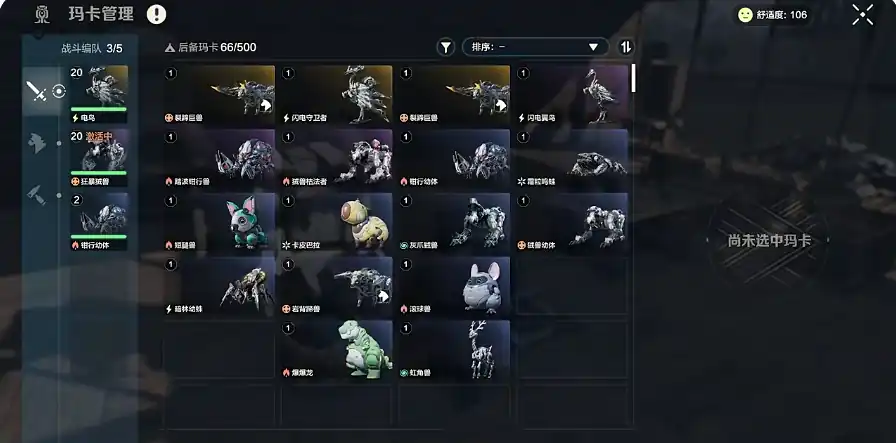This screenshot has height=443, width=896.
Task: Select the 虹角兽 deer card
Action: click(454, 350)
